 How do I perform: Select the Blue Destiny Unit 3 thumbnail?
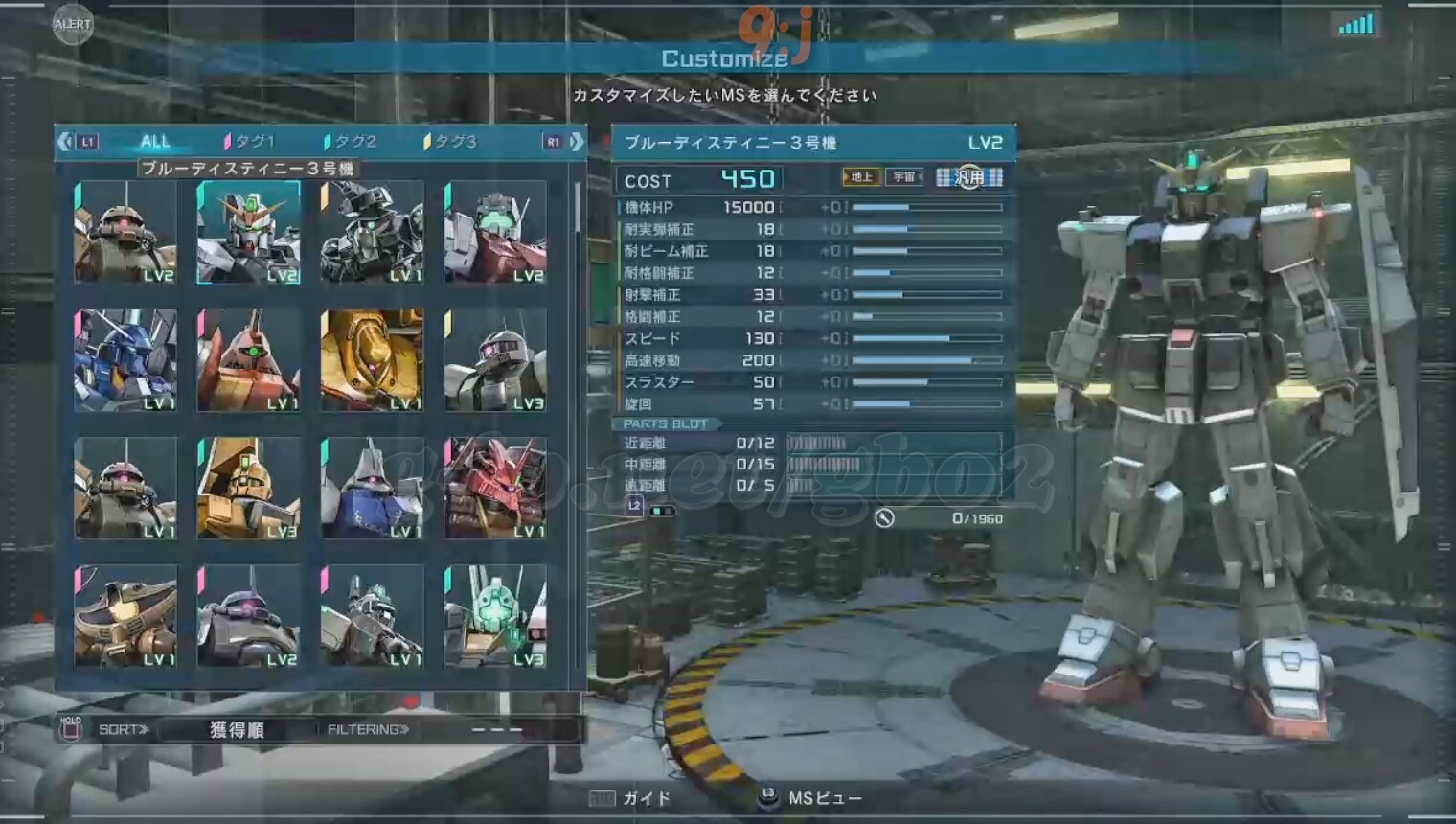click(x=248, y=232)
